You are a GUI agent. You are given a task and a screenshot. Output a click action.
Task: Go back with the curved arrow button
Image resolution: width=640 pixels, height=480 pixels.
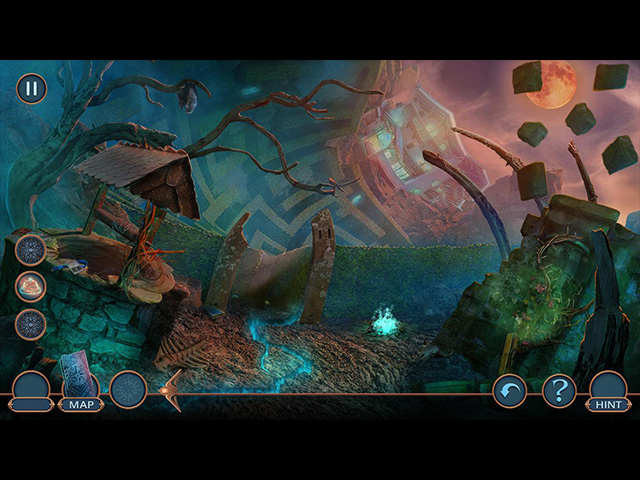pyautogui.click(x=510, y=390)
